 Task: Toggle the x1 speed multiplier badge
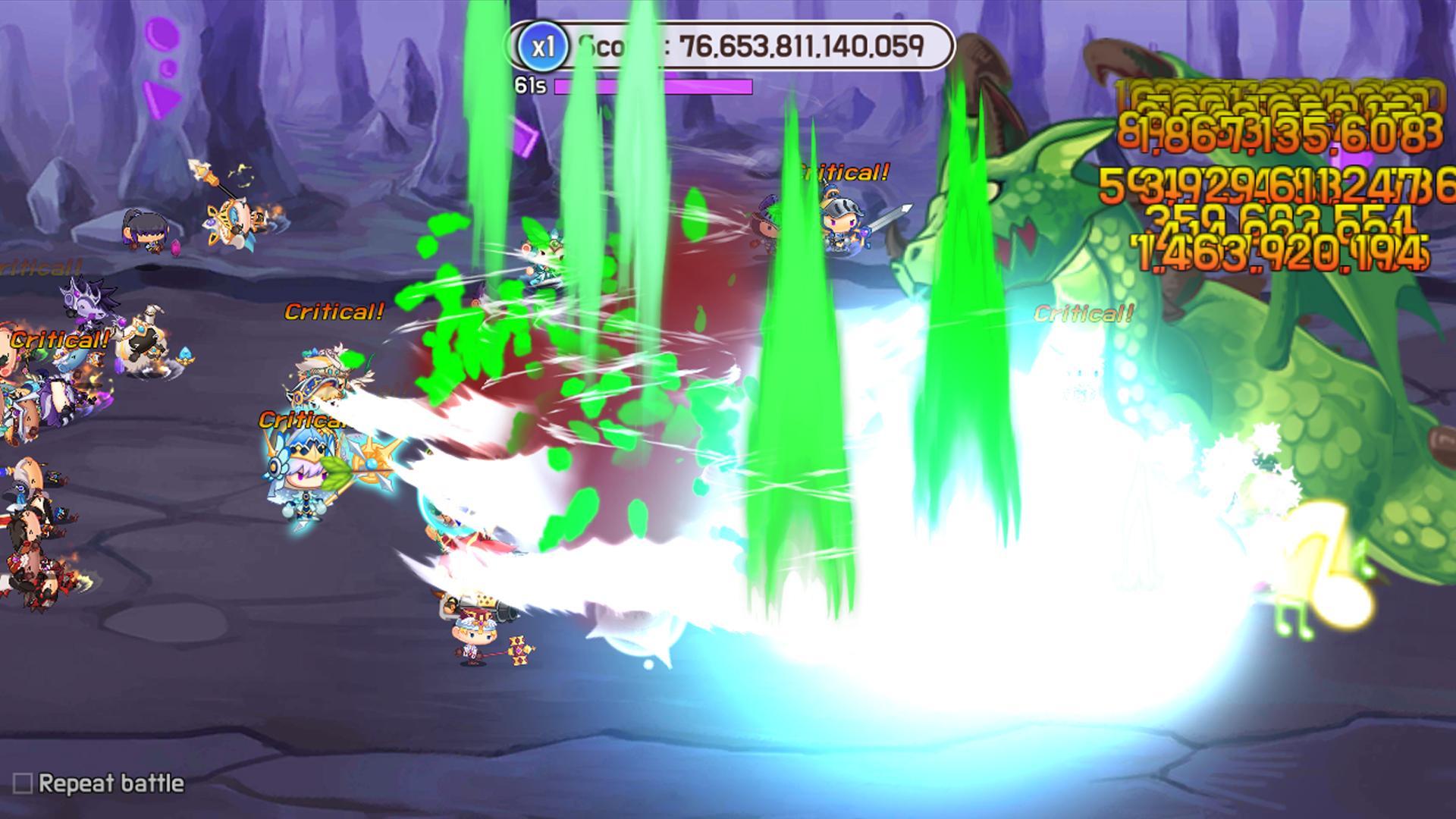544,47
